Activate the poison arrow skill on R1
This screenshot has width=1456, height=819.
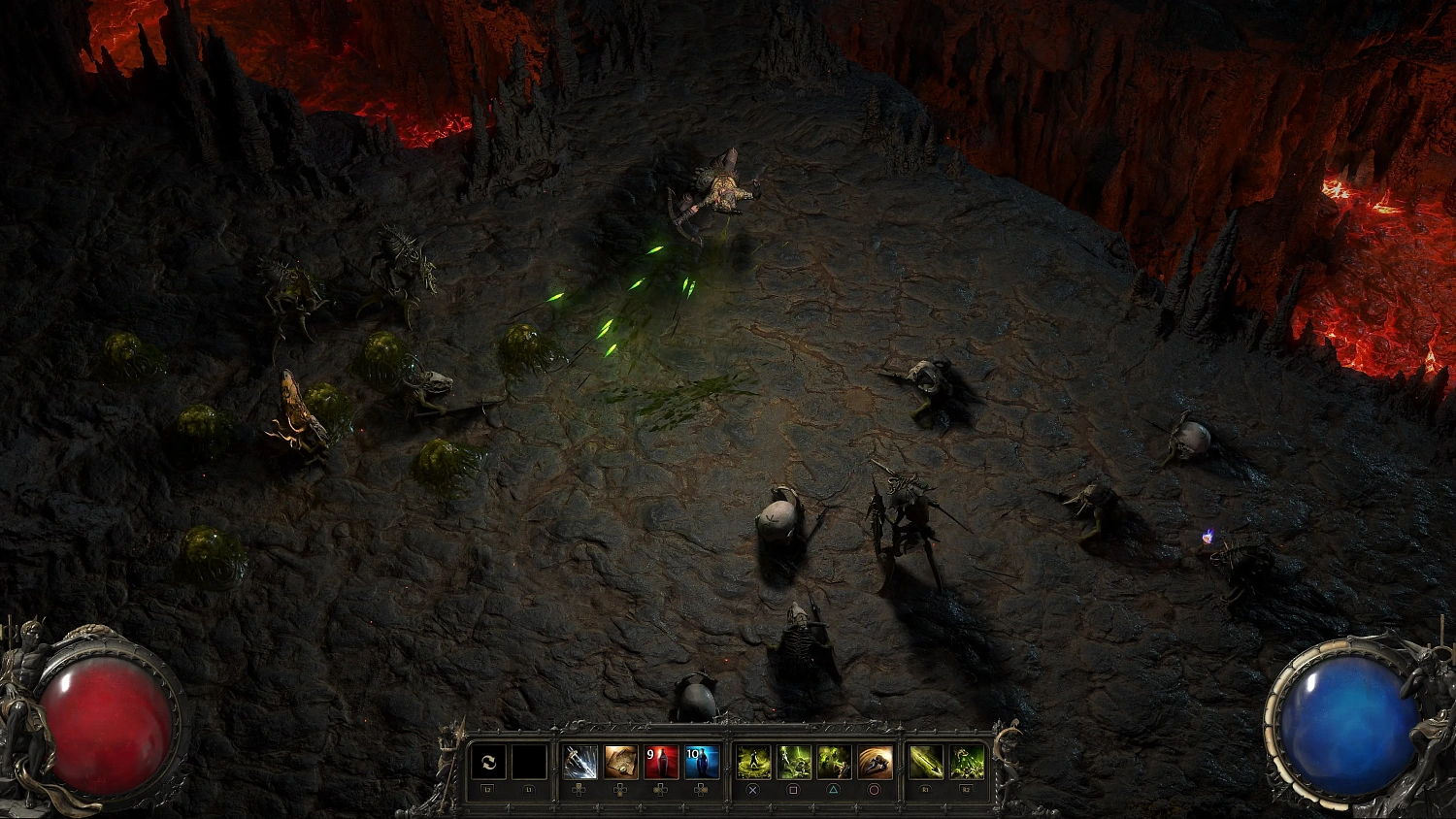pyautogui.click(x=927, y=764)
